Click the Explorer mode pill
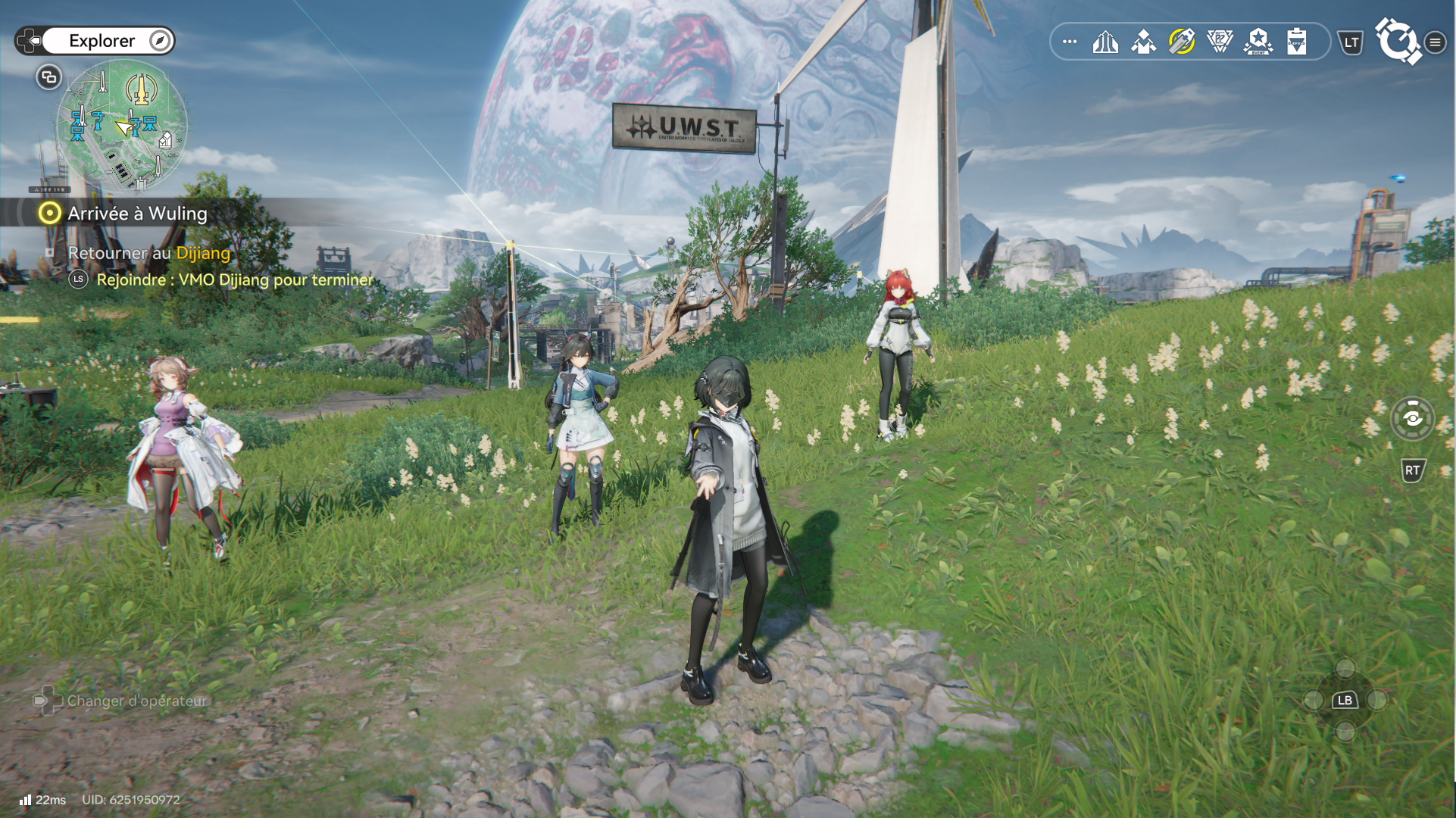The width and height of the screenshot is (1456, 818). [x=102, y=41]
